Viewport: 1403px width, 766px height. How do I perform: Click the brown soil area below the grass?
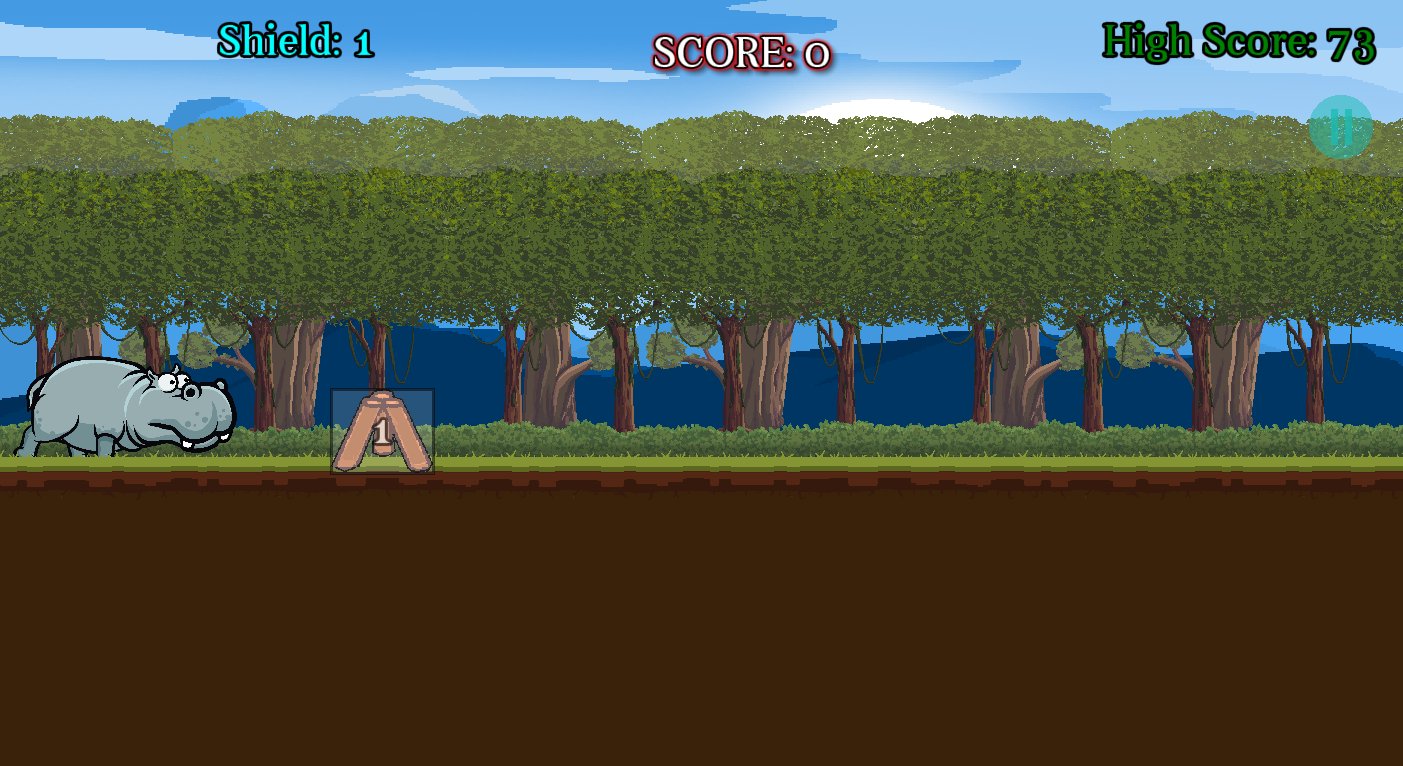click(x=700, y=620)
